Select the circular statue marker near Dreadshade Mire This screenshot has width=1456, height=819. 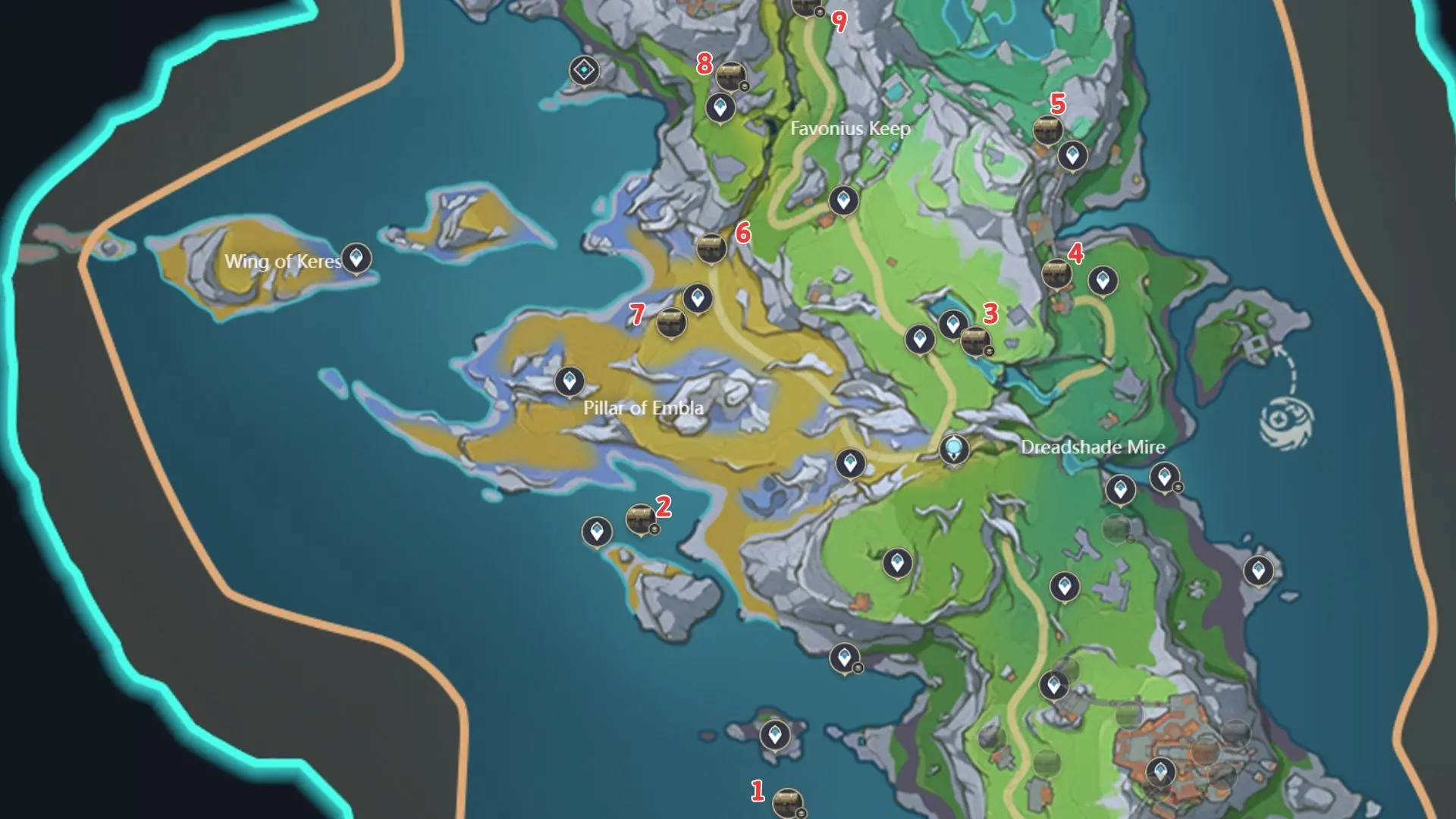coord(953,448)
